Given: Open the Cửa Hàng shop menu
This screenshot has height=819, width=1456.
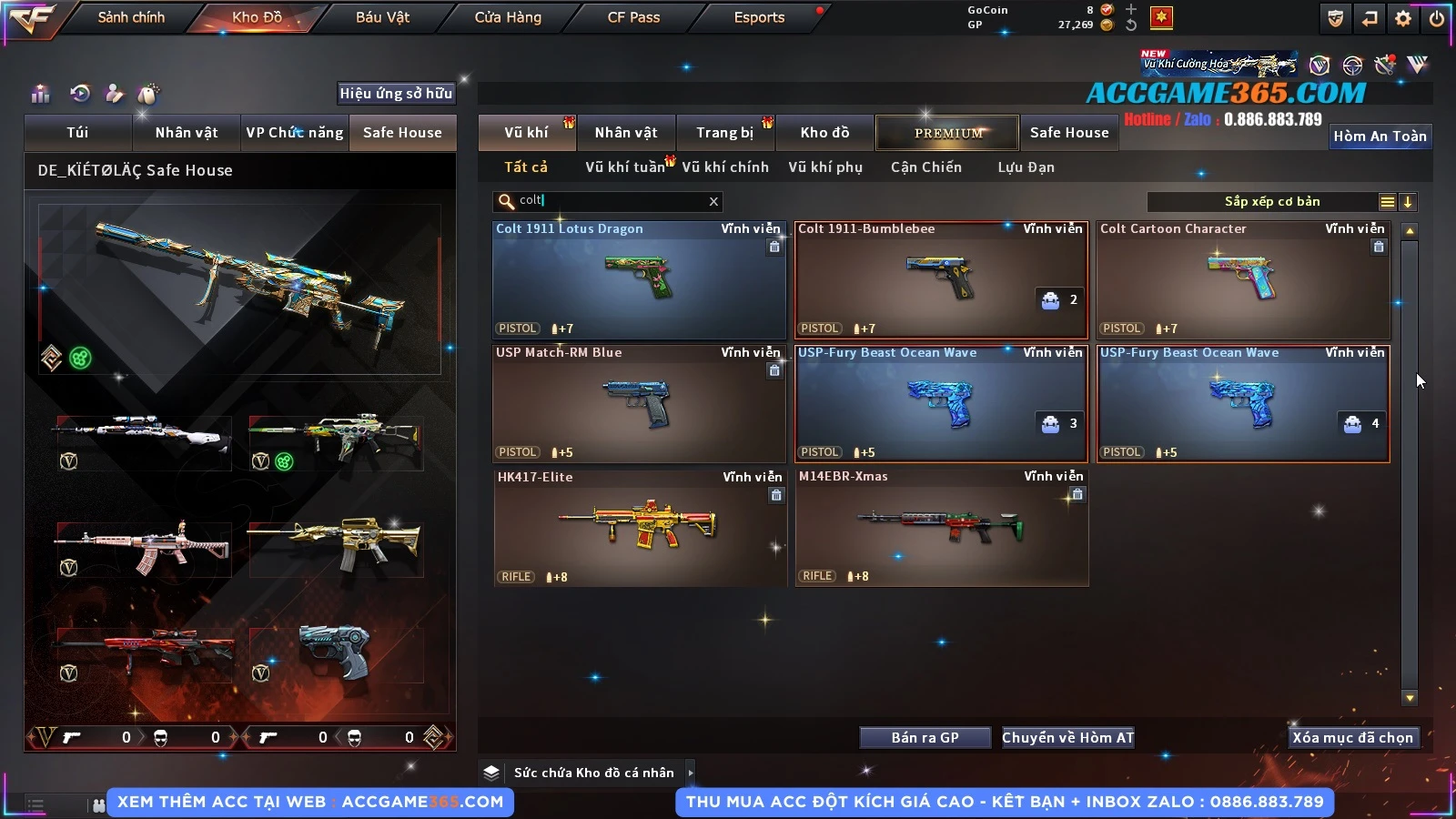Looking at the screenshot, I should (x=508, y=17).
